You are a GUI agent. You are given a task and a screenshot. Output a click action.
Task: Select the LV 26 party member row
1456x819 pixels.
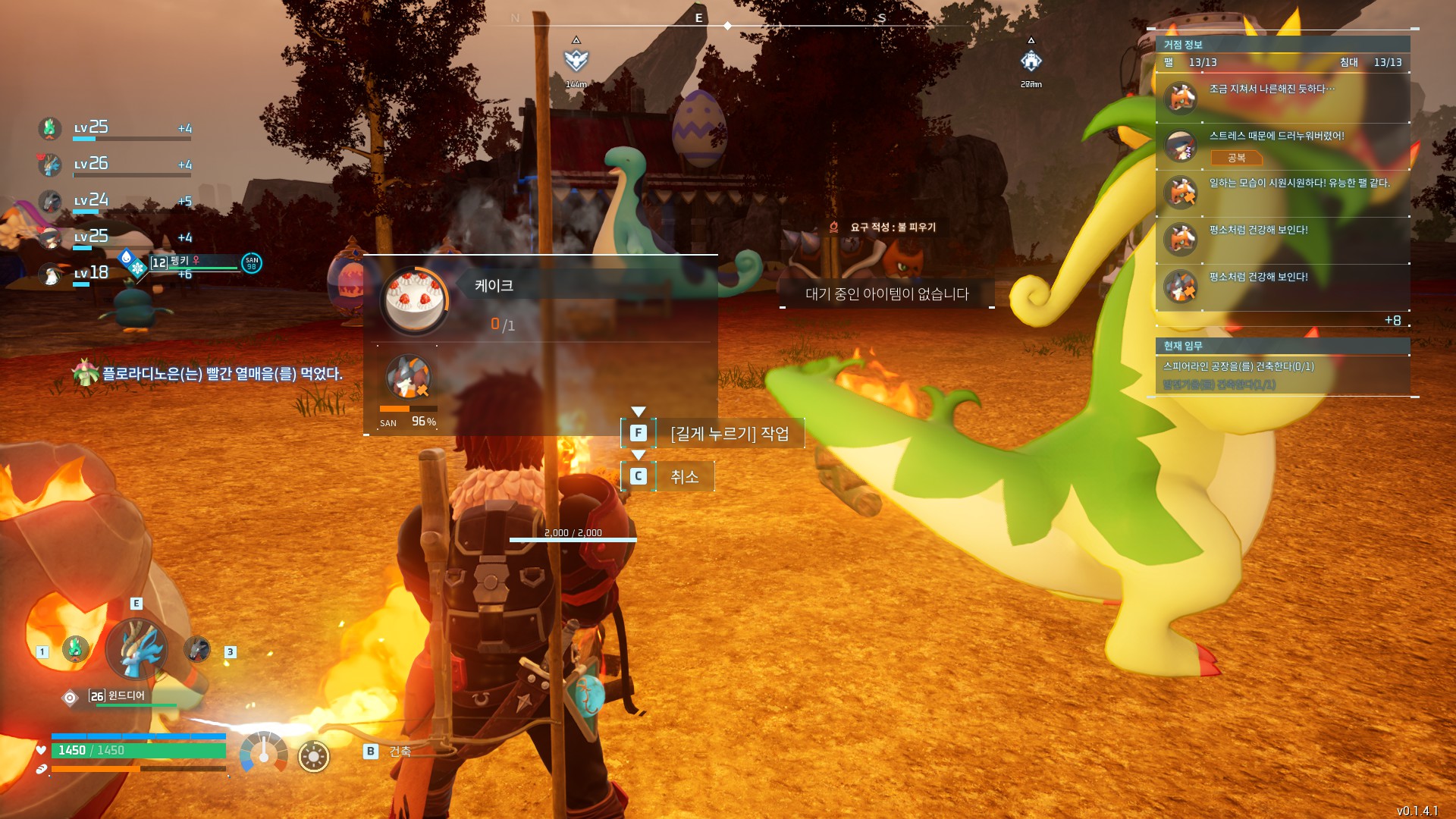[x=114, y=165]
